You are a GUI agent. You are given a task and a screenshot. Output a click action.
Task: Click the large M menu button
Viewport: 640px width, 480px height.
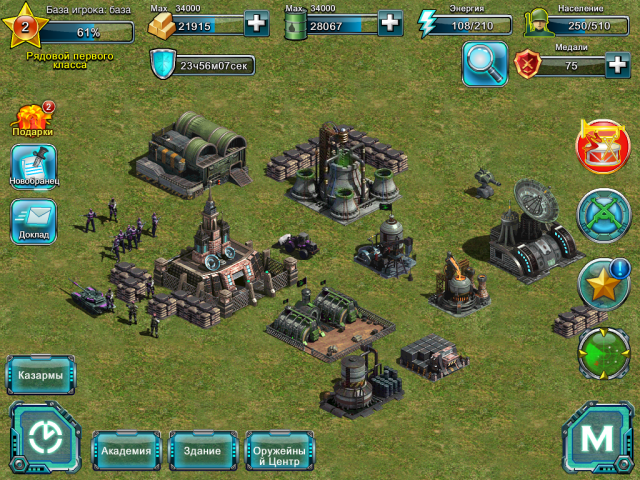[x=597, y=438]
